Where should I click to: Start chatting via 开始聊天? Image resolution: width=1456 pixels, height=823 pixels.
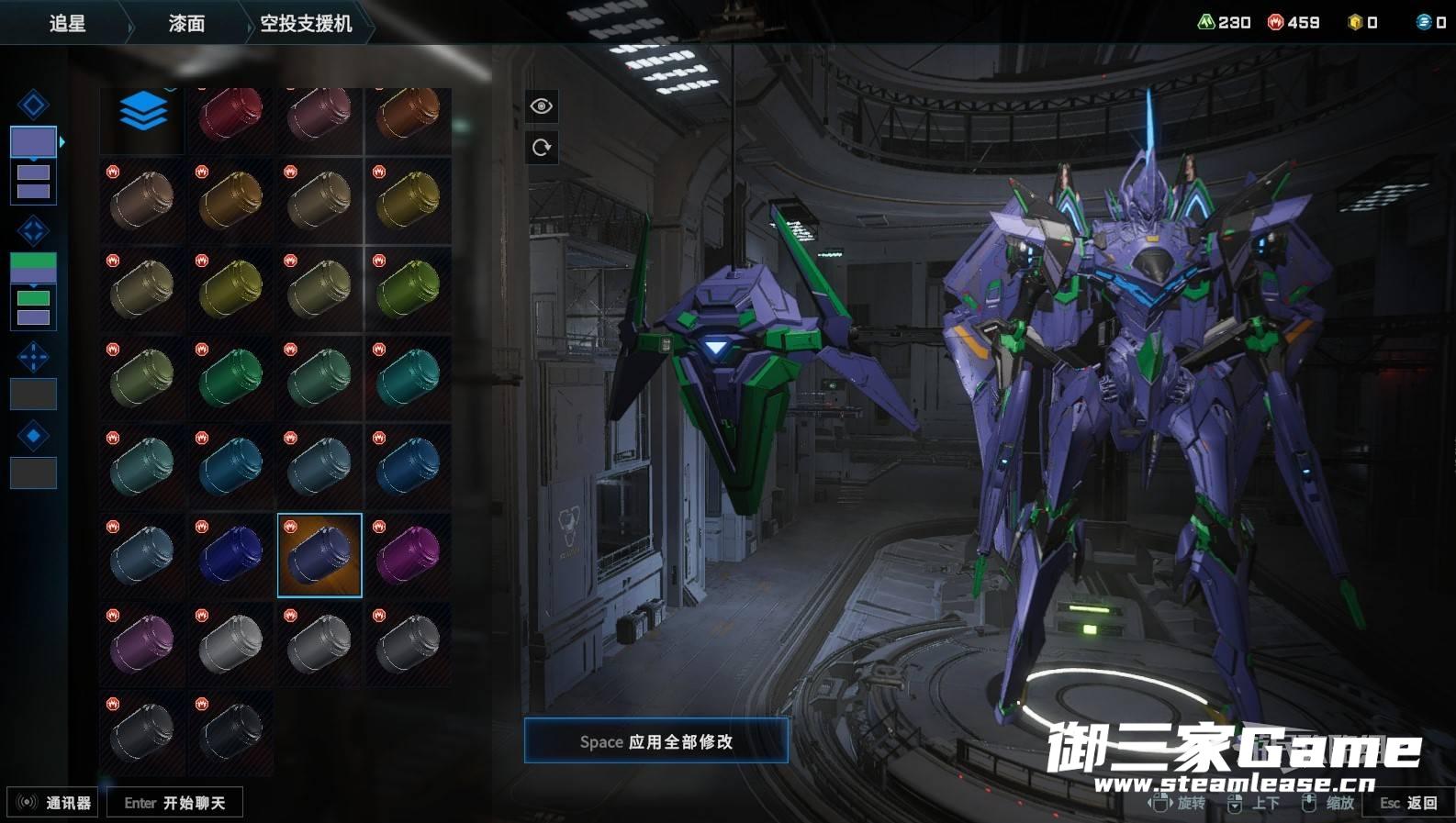click(x=174, y=803)
